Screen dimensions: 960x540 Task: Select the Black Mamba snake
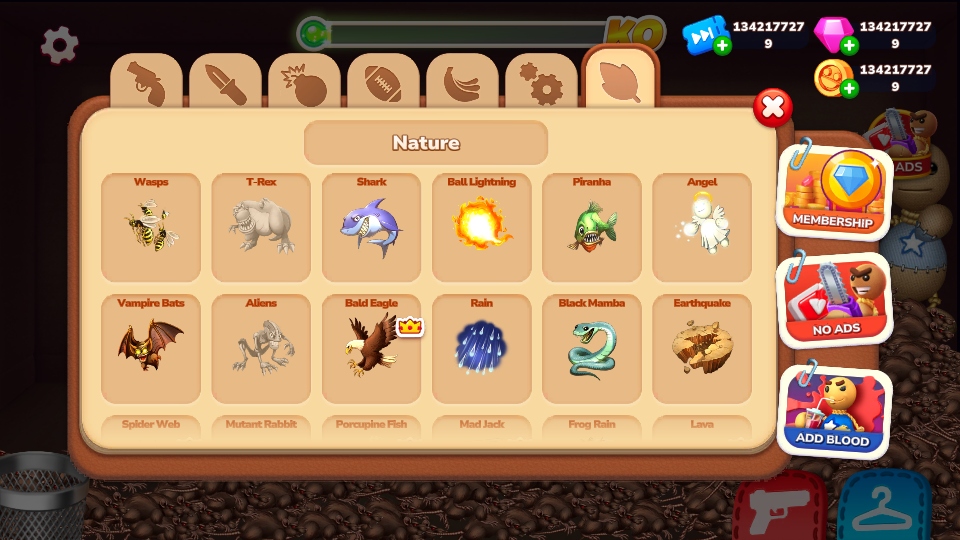591,348
